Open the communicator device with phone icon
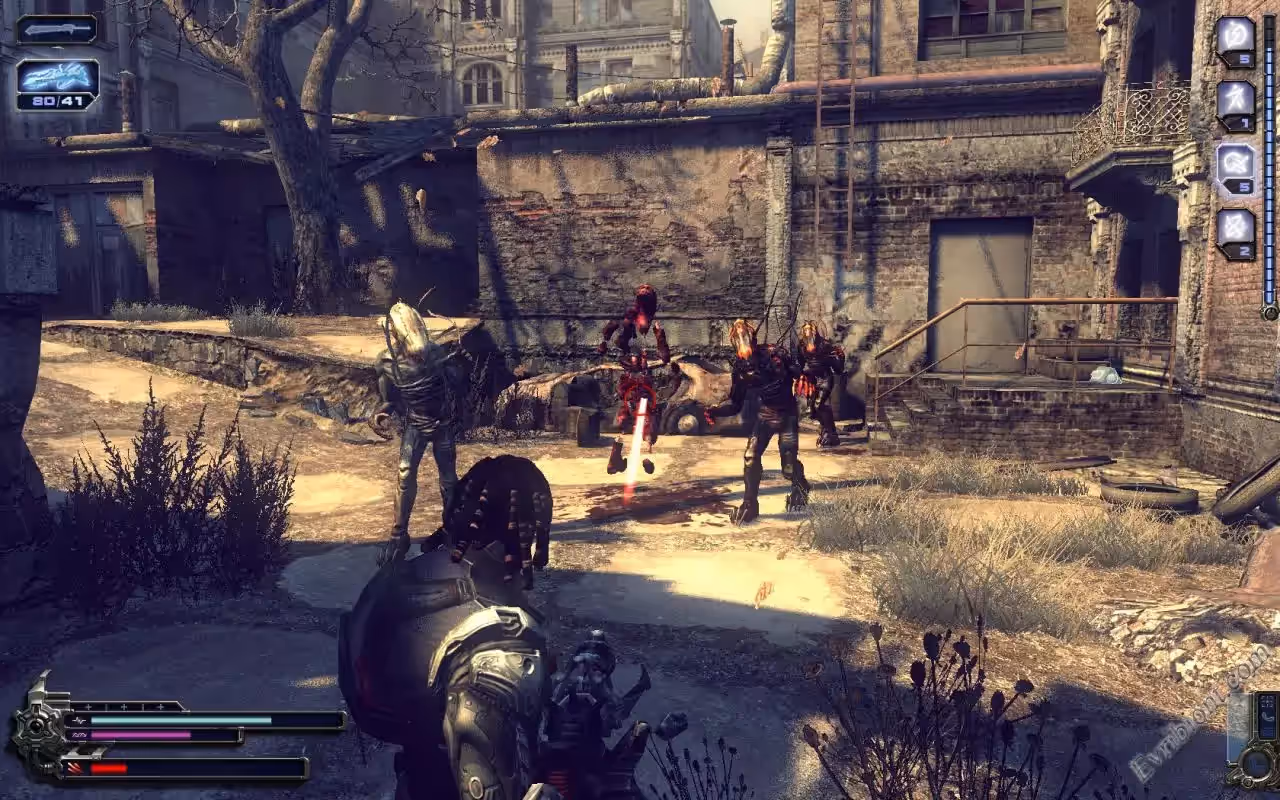 click(x=1266, y=718)
